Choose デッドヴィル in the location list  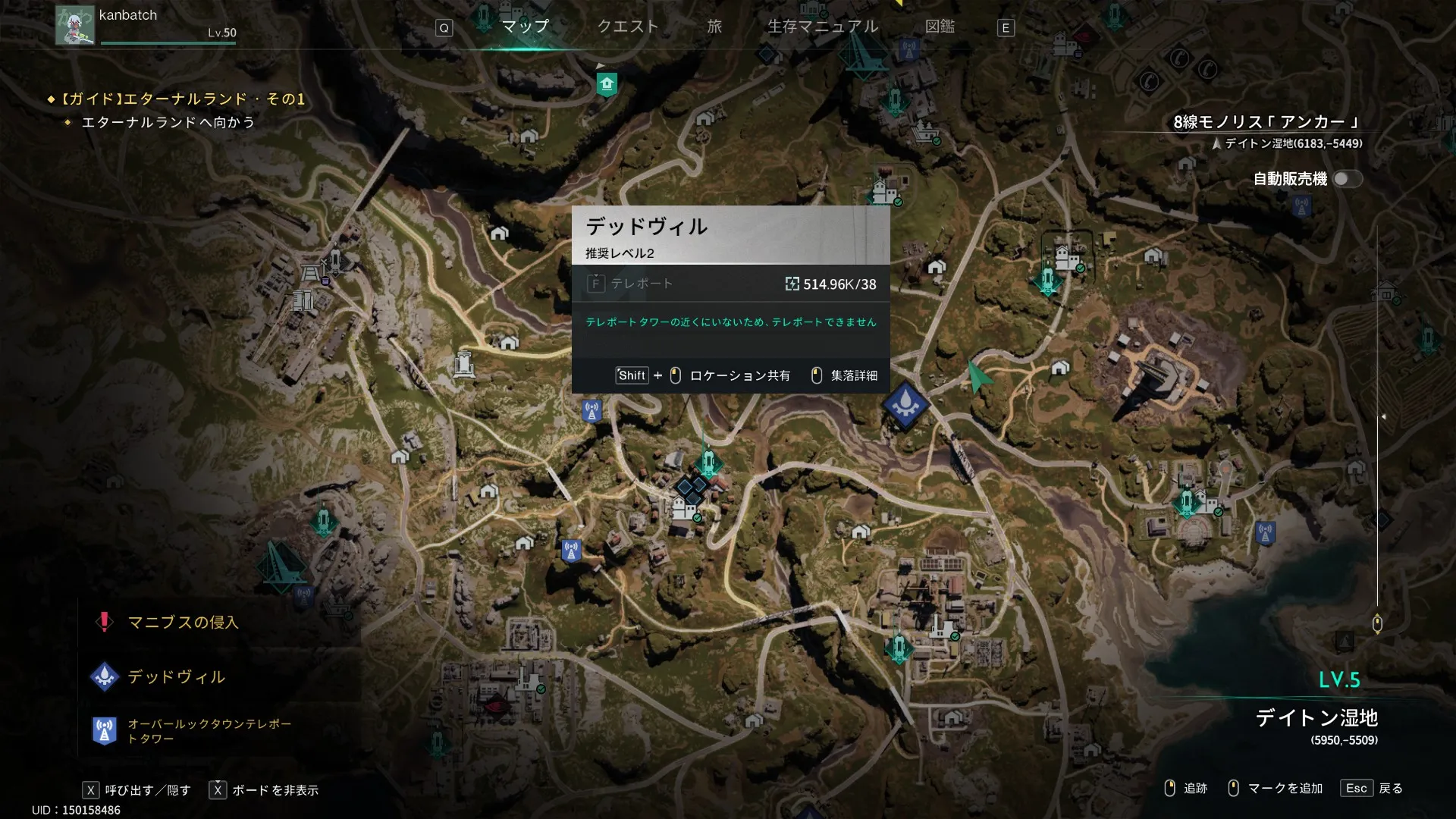[176, 677]
